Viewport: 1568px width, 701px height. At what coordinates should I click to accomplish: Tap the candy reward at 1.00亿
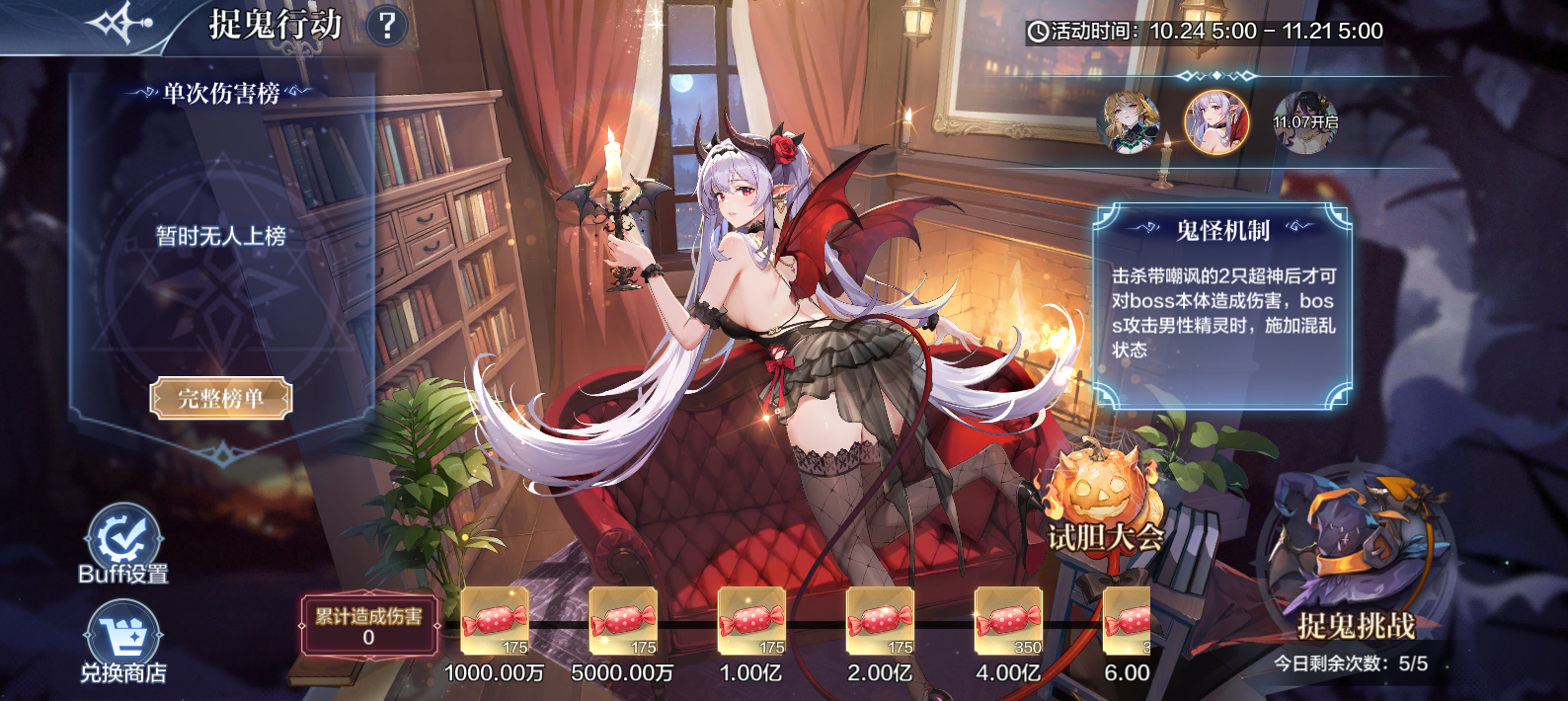[751, 621]
